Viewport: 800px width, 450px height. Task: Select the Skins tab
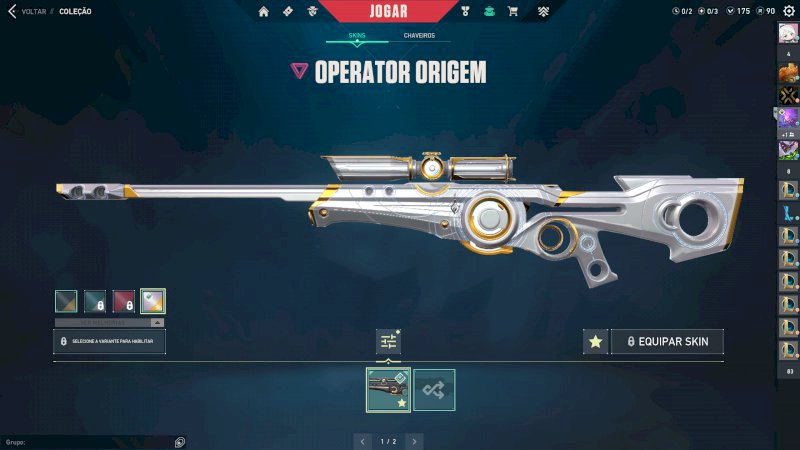tap(357, 35)
